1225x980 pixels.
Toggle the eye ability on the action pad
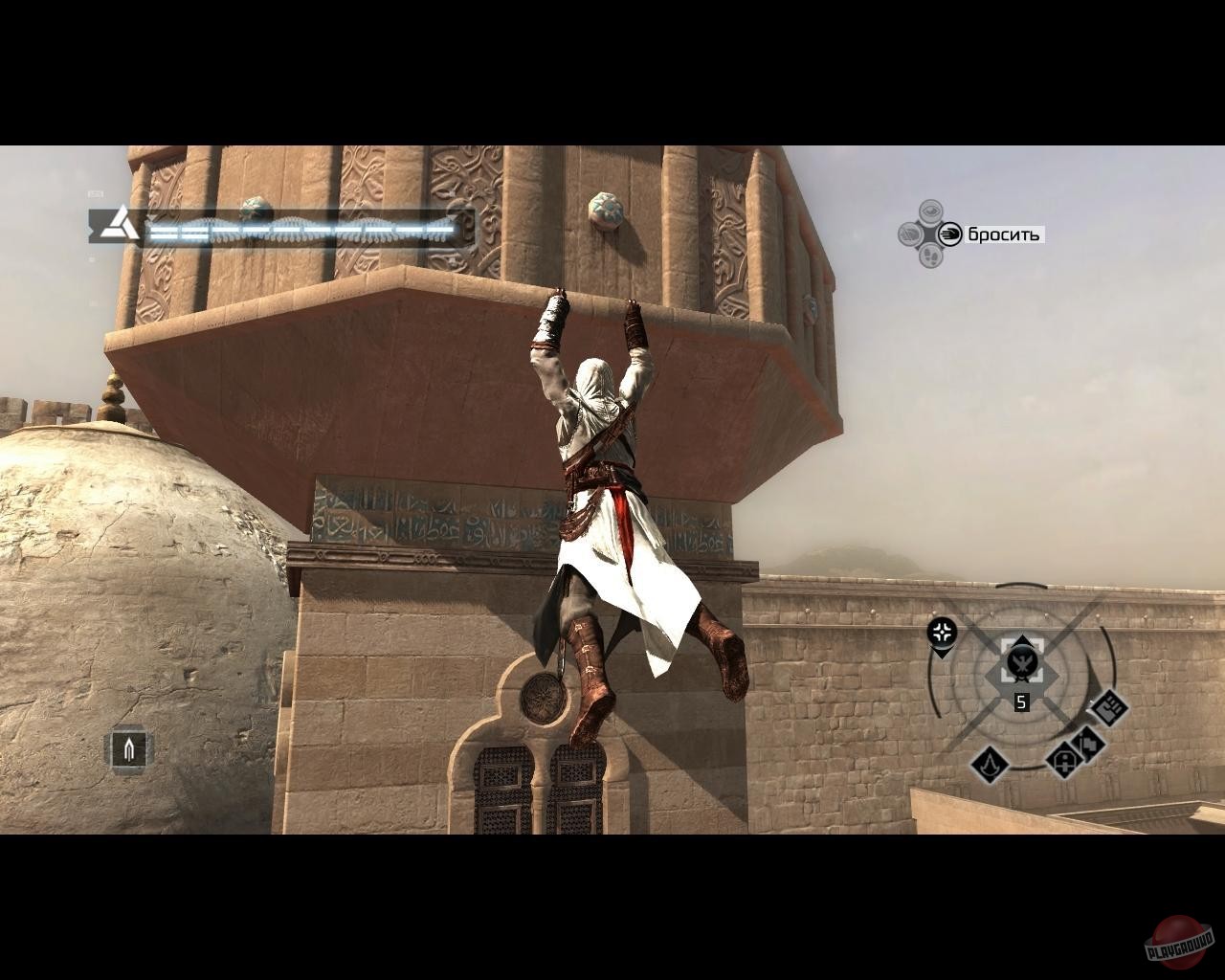click(928, 211)
